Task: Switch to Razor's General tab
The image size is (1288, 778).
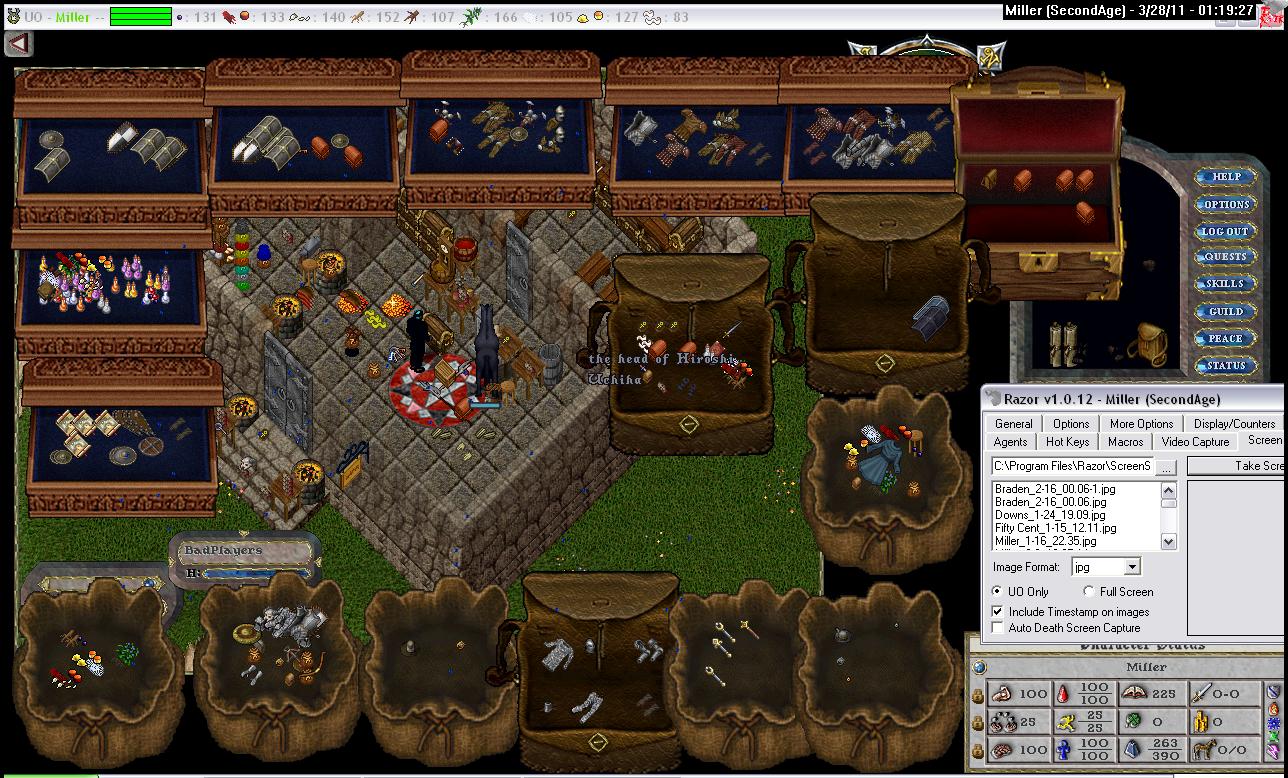Action: [1013, 424]
